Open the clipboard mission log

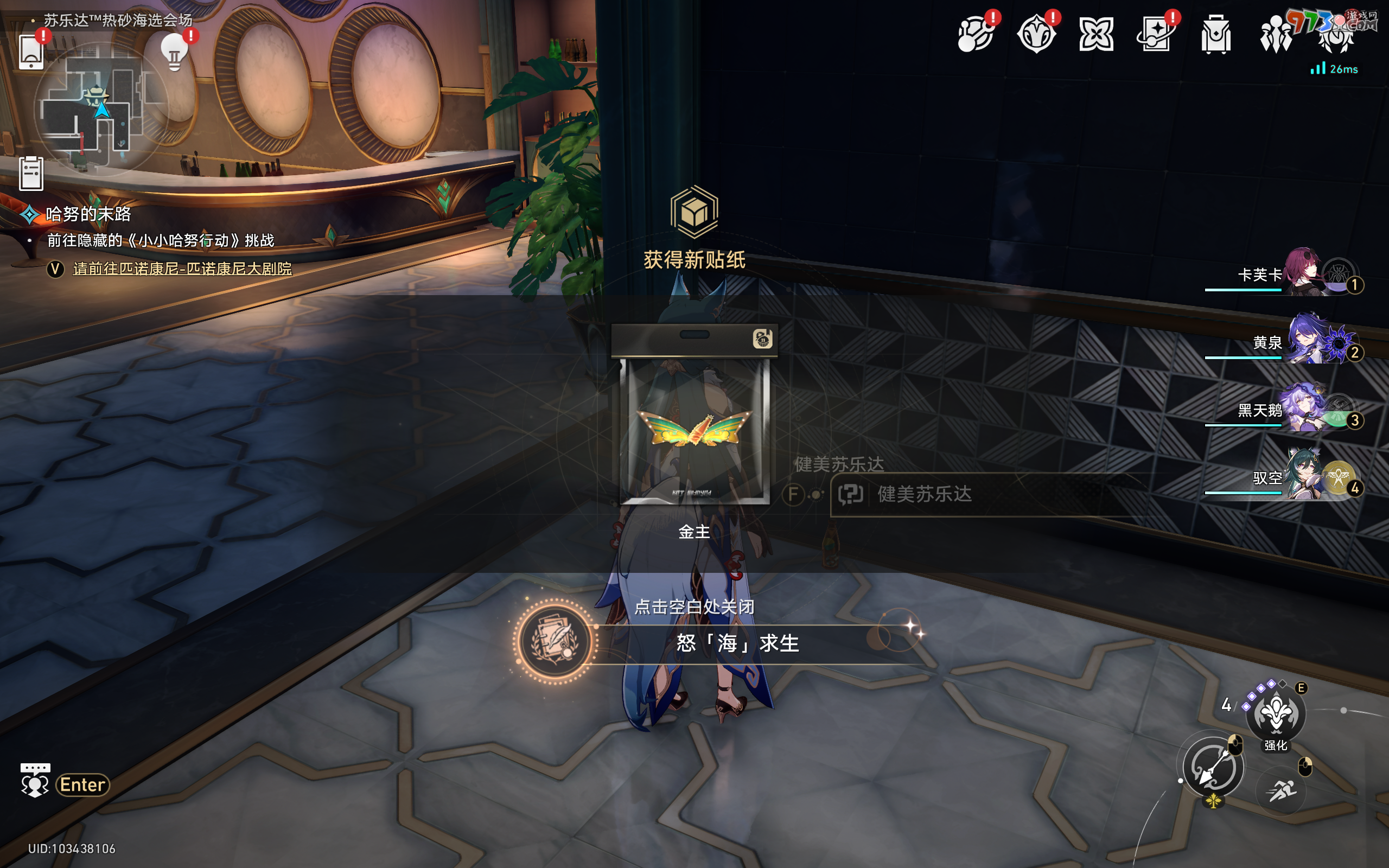click(x=31, y=173)
